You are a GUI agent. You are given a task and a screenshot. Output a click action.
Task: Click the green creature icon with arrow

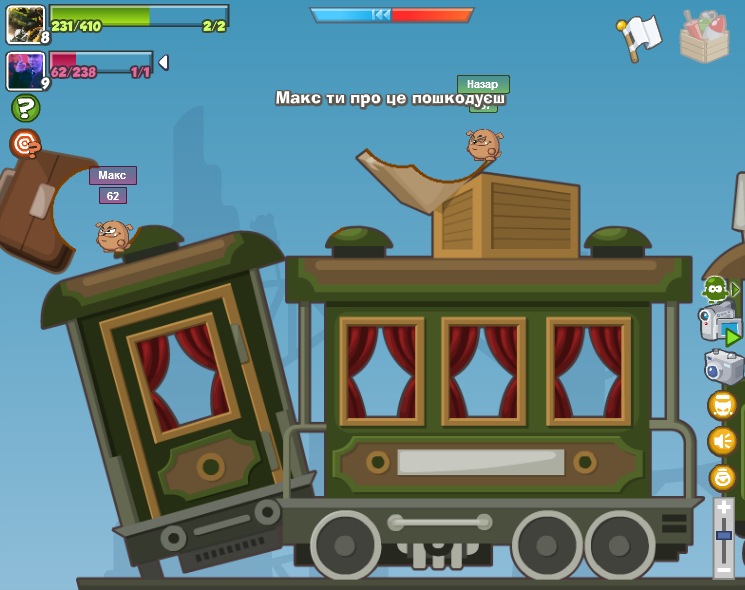click(718, 290)
